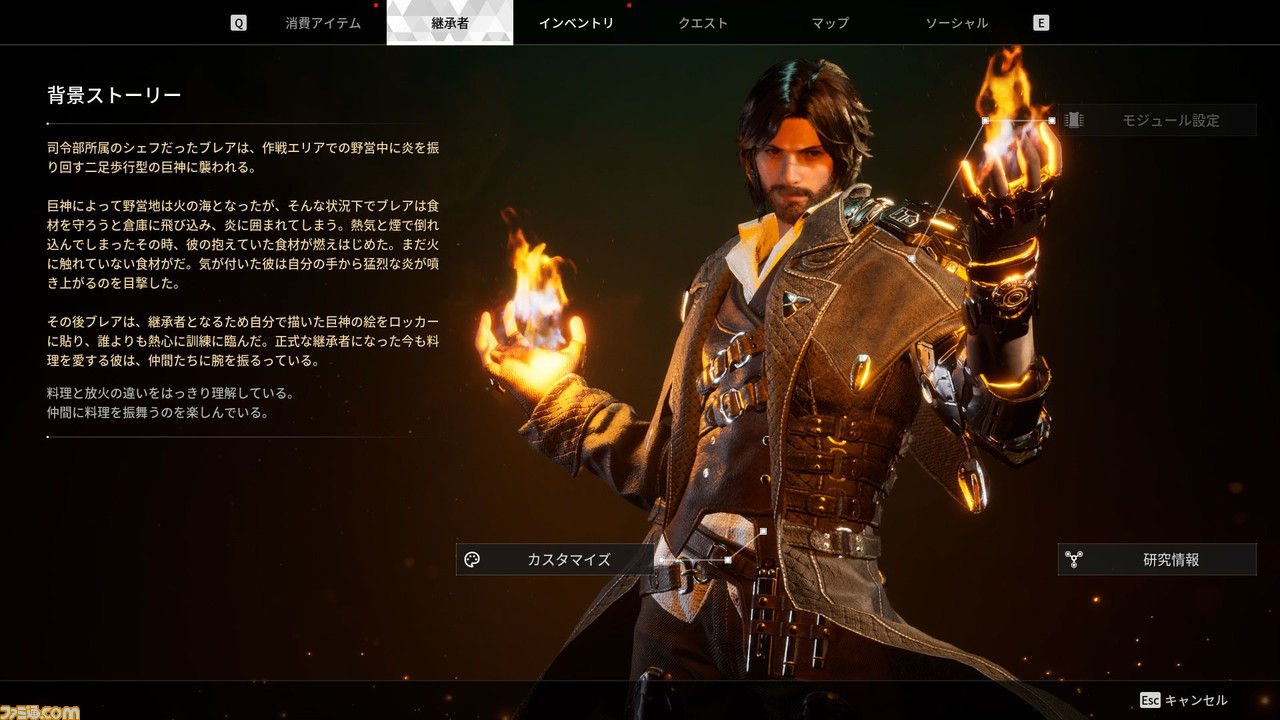Go to the クエスト tab
This screenshot has height=720, width=1280.
[703, 23]
